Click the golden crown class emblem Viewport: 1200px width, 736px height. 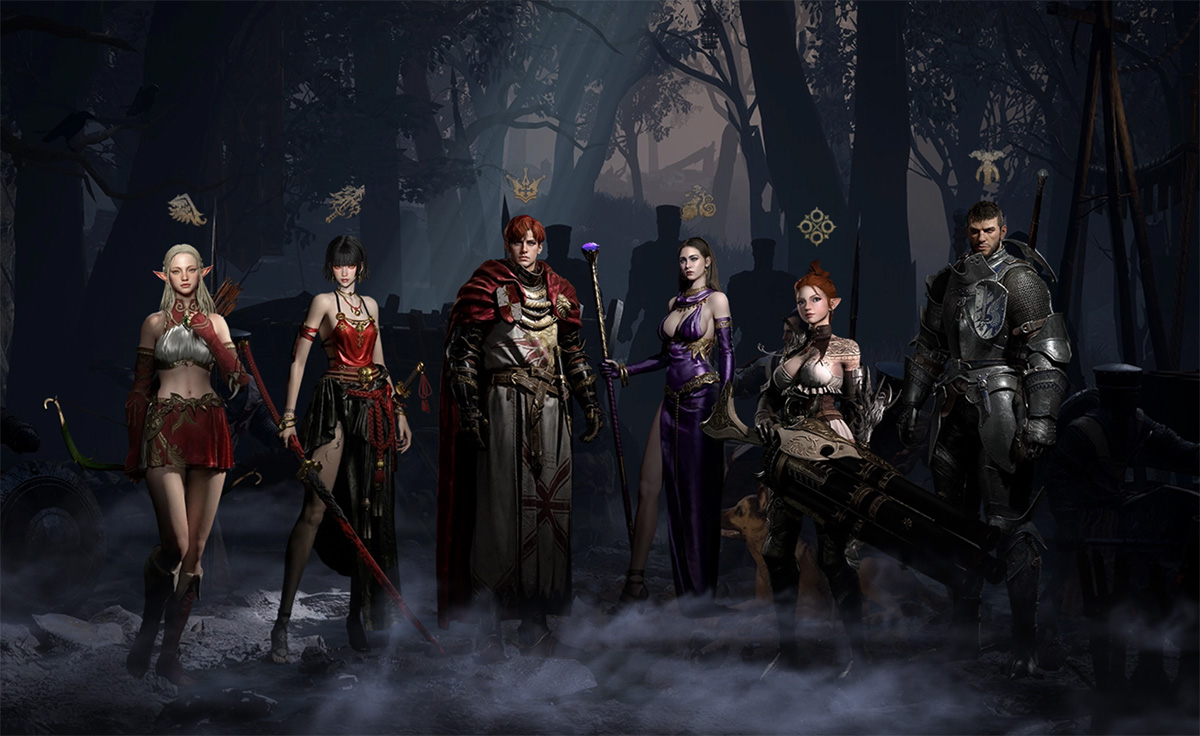point(524,185)
